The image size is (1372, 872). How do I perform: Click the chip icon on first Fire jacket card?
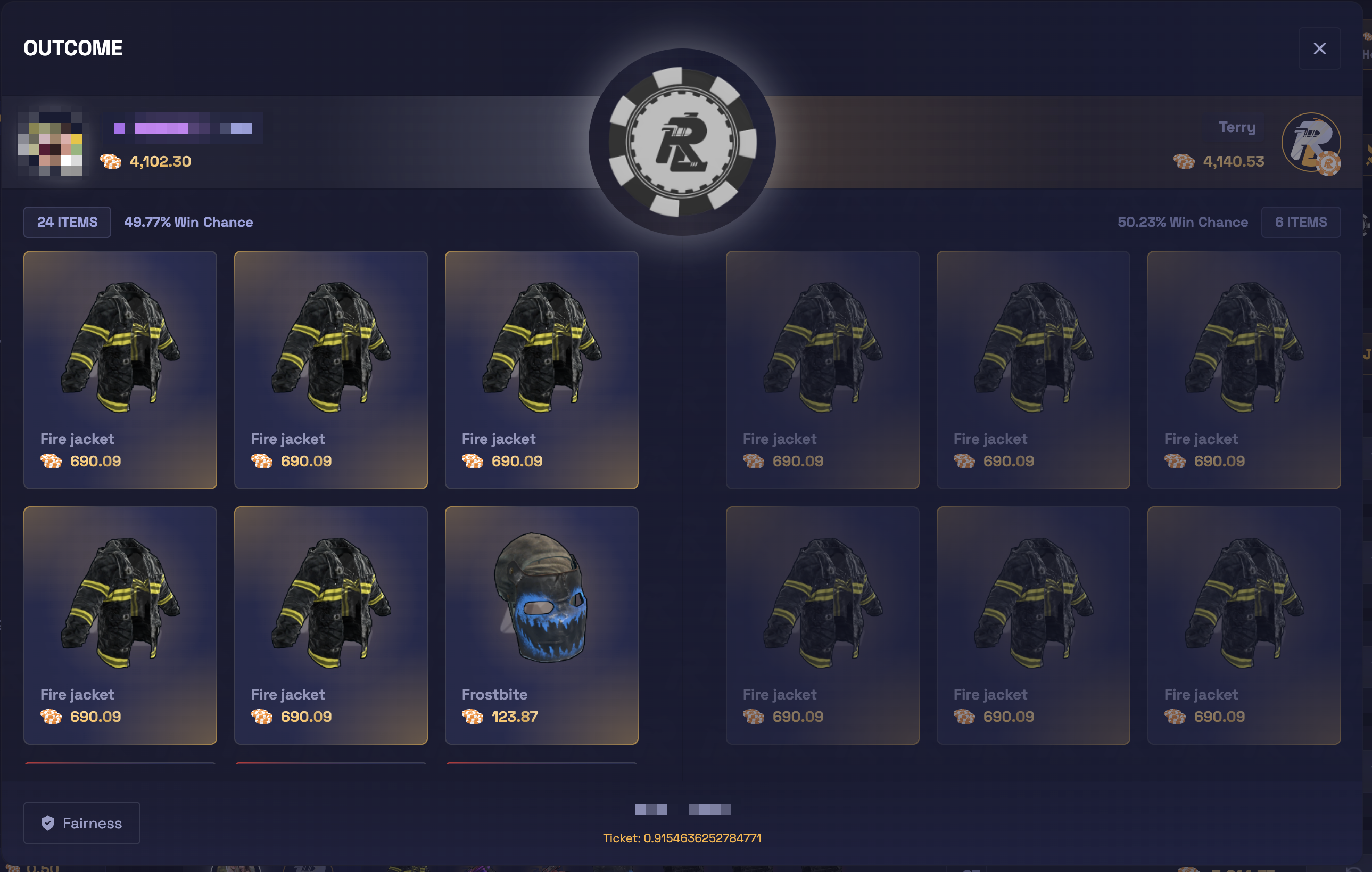(x=52, y=461)
